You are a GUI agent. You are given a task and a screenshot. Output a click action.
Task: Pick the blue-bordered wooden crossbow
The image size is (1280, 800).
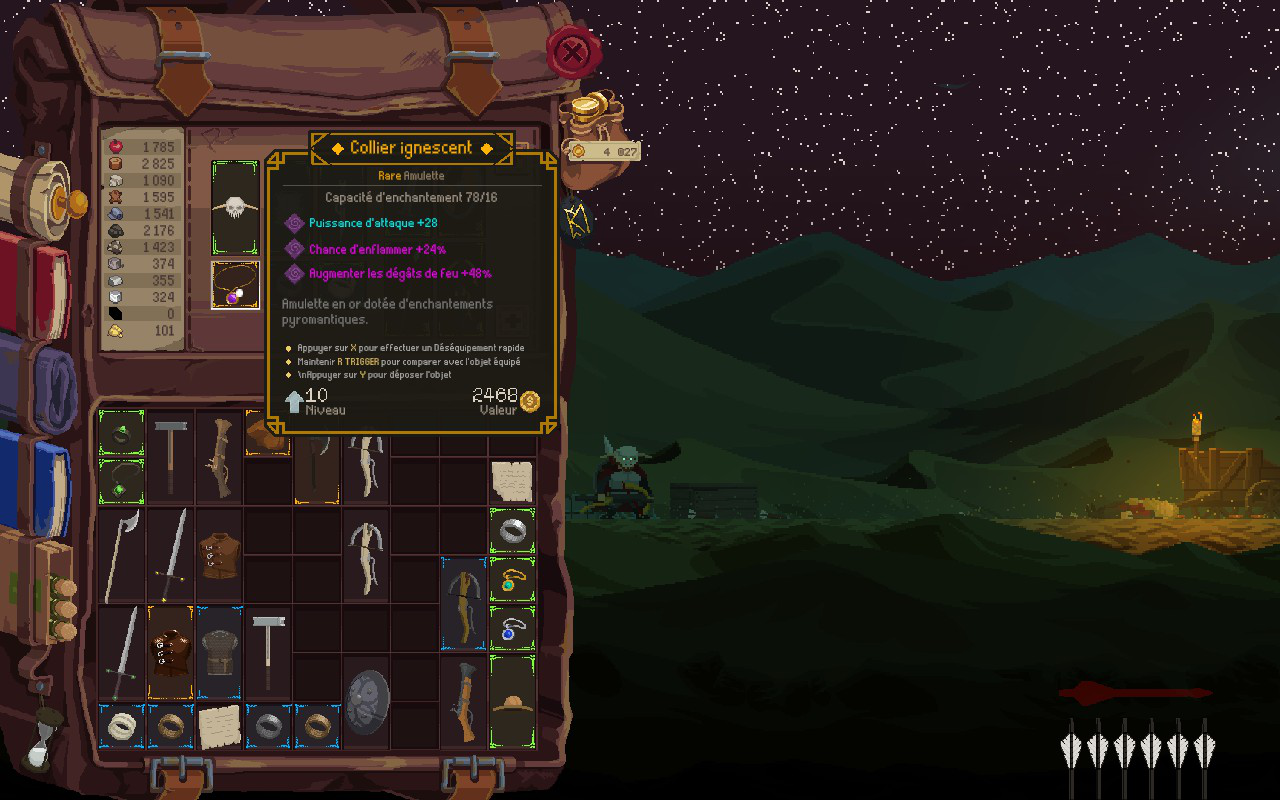pyautogui.click(x=464, y=603)
